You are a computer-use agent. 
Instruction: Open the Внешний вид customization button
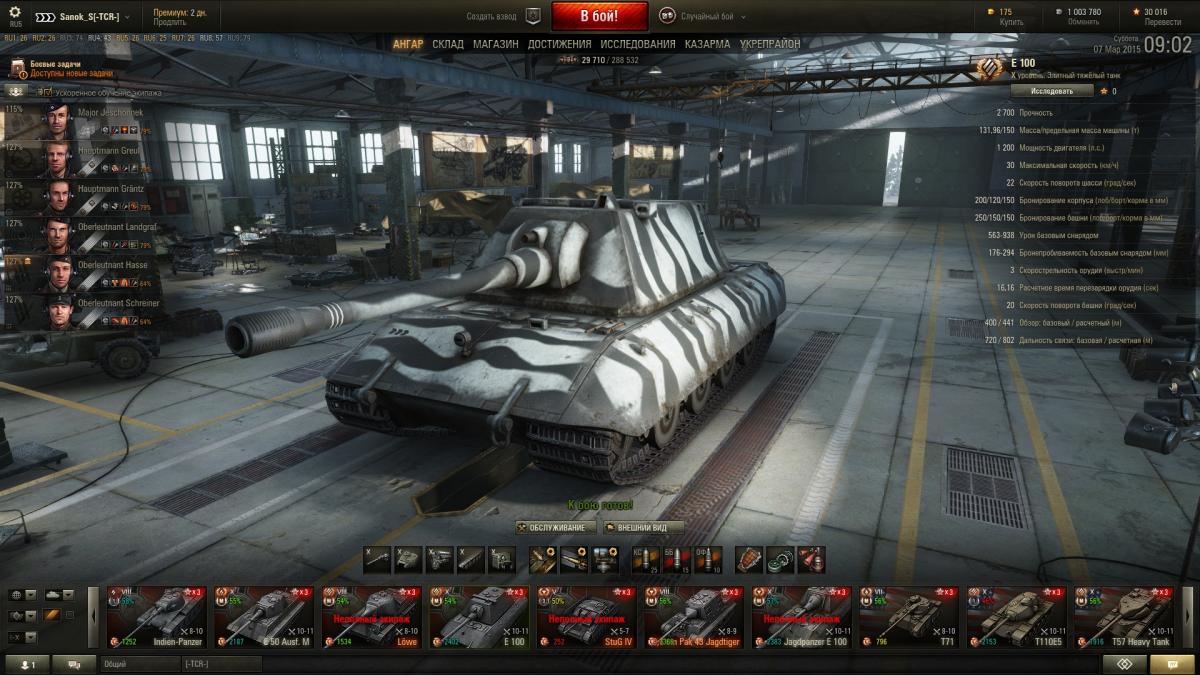coord(643,527)
